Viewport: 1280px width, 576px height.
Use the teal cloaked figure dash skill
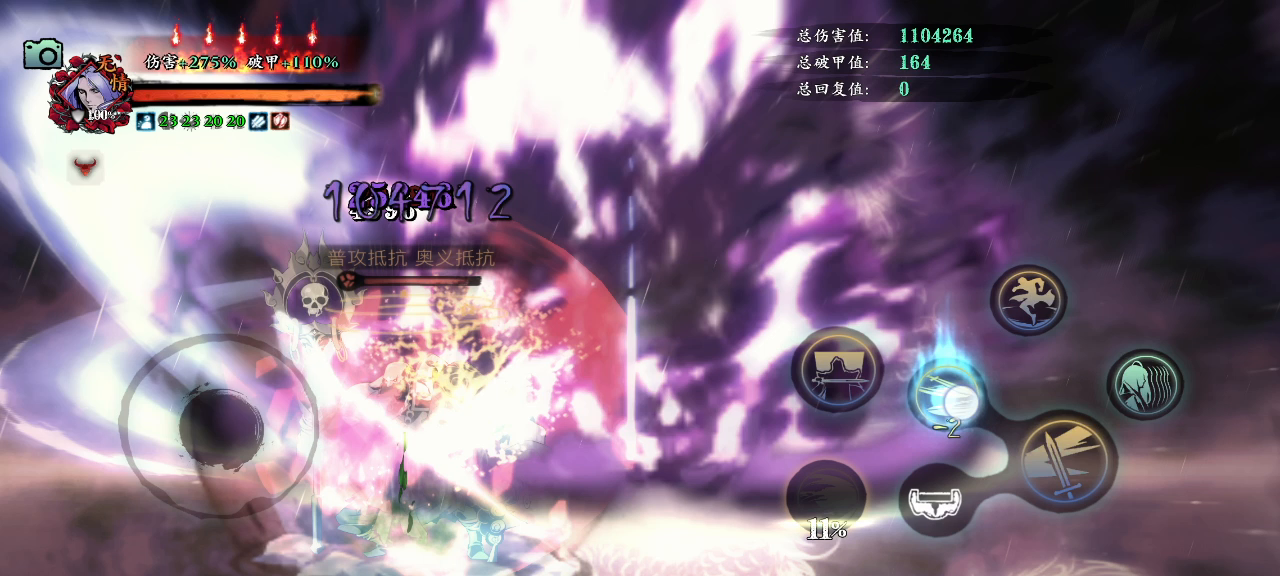(x=1144, y=383)
